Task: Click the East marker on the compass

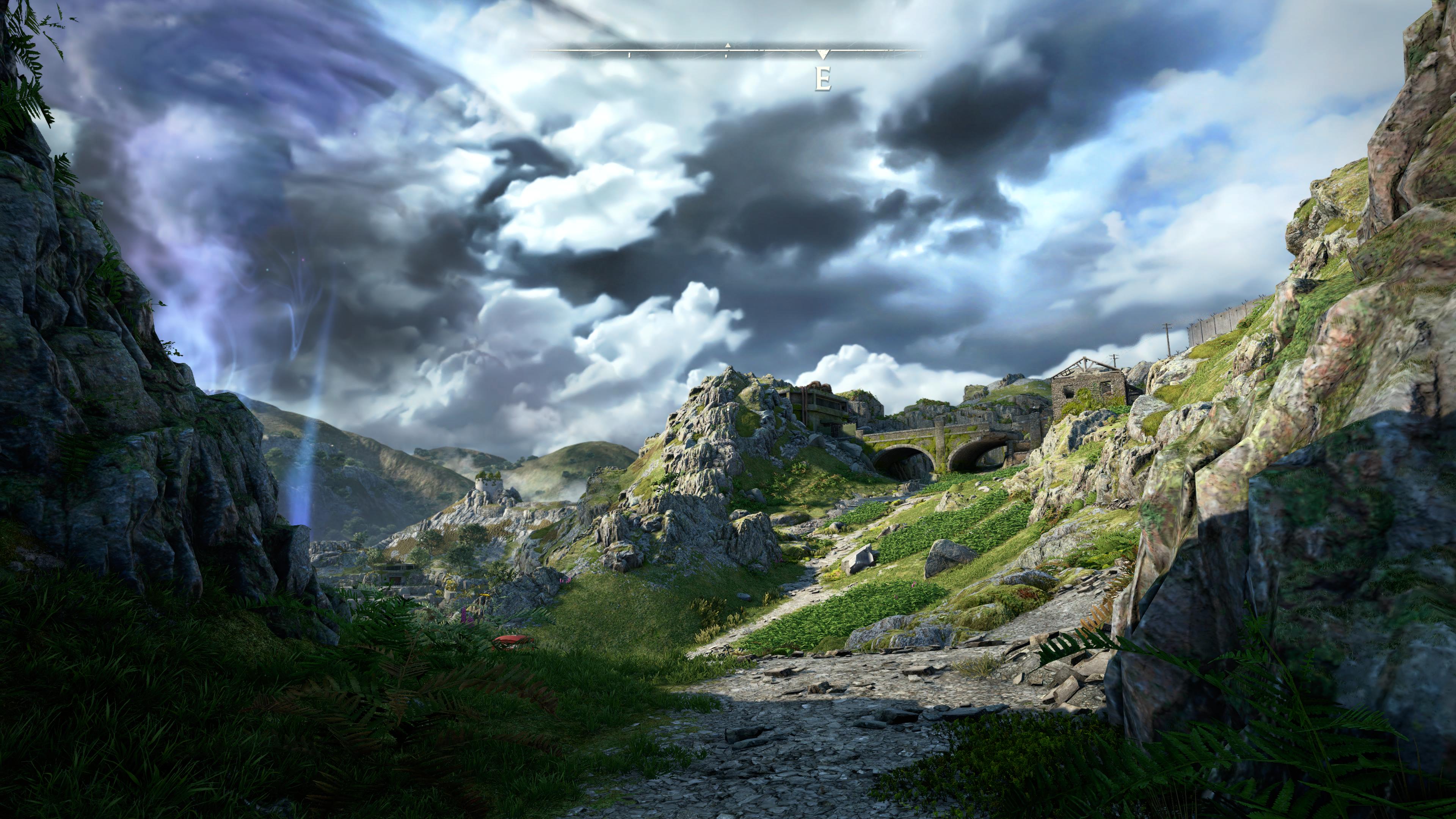Action: click(x=822, y=78)
